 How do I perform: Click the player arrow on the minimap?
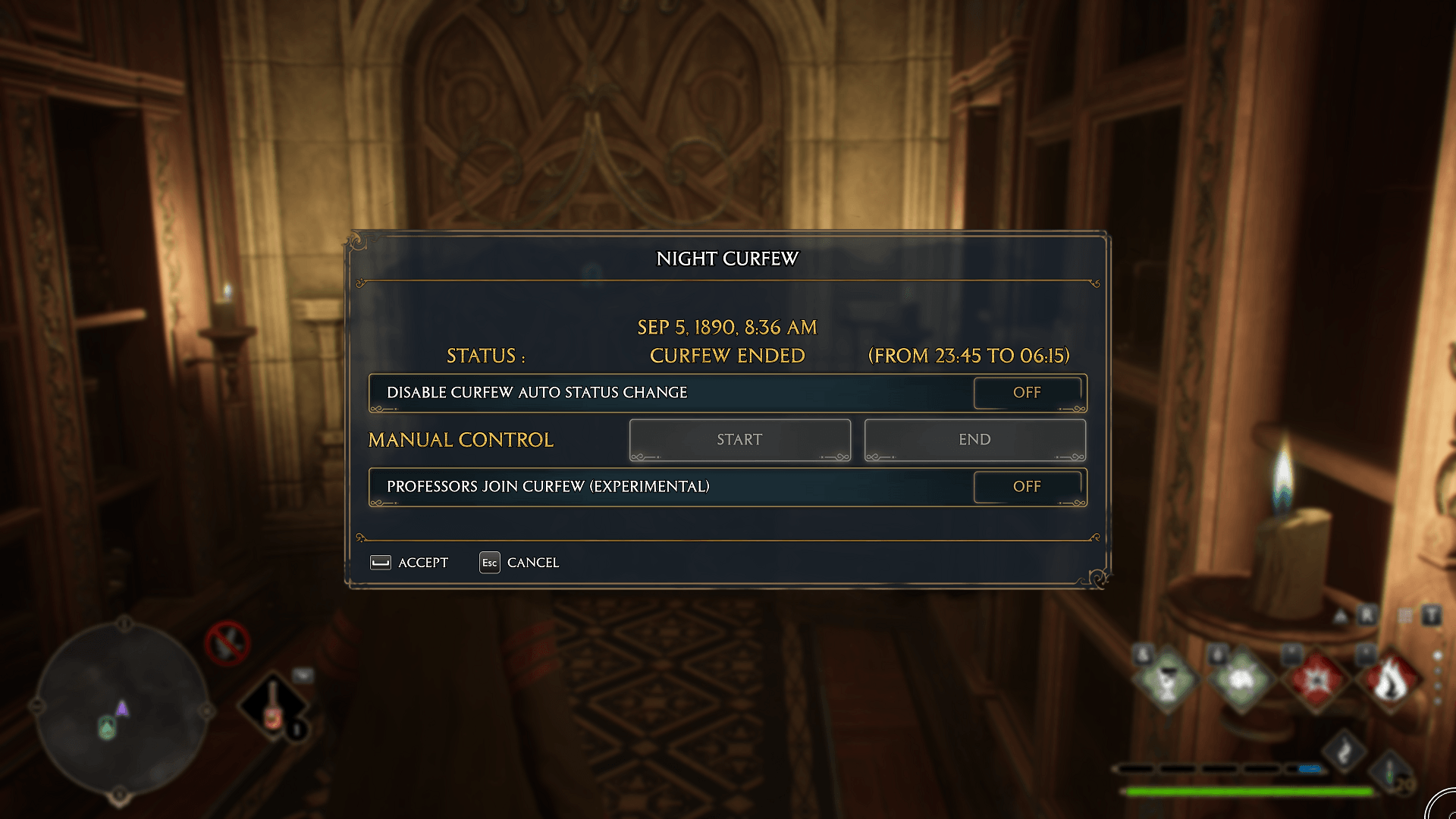click(x=122, y=709)
